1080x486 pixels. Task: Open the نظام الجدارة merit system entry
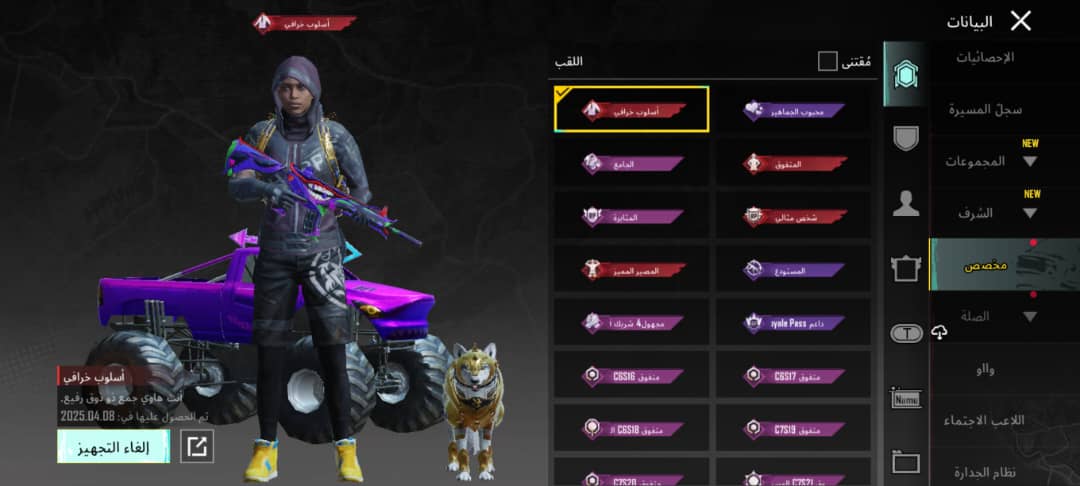click(x=984, y=472)
